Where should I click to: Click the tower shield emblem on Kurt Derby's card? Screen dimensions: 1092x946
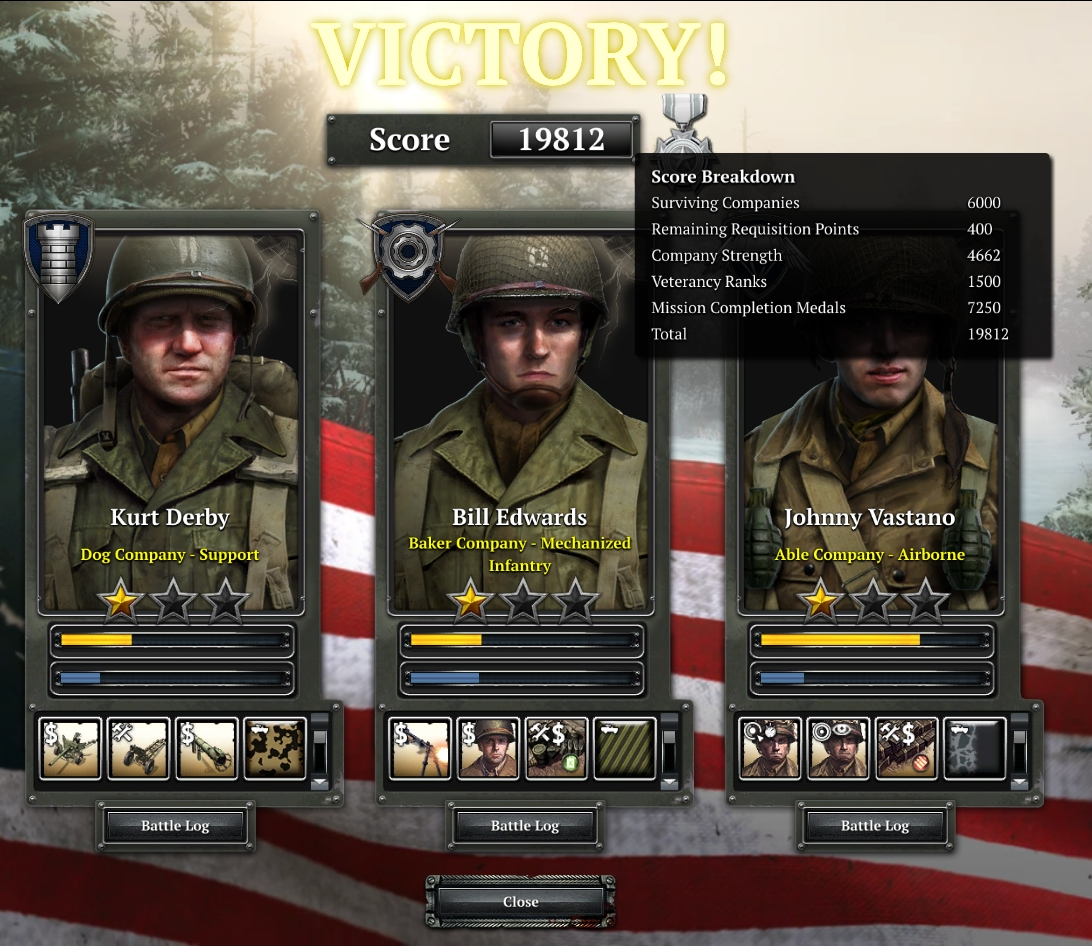click(x=59, y=256)
